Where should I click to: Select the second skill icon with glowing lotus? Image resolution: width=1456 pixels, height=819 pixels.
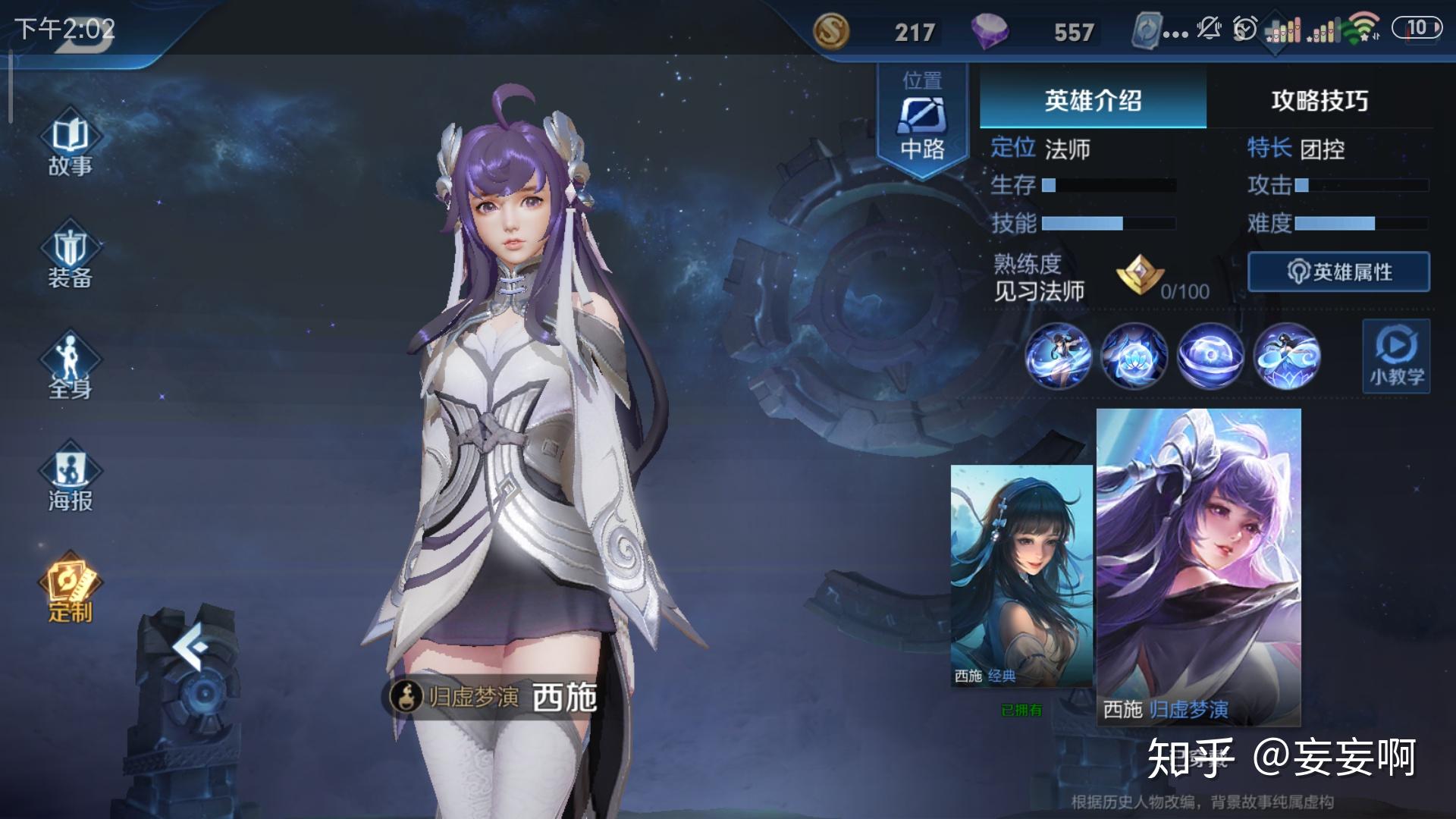(1134, 356)
